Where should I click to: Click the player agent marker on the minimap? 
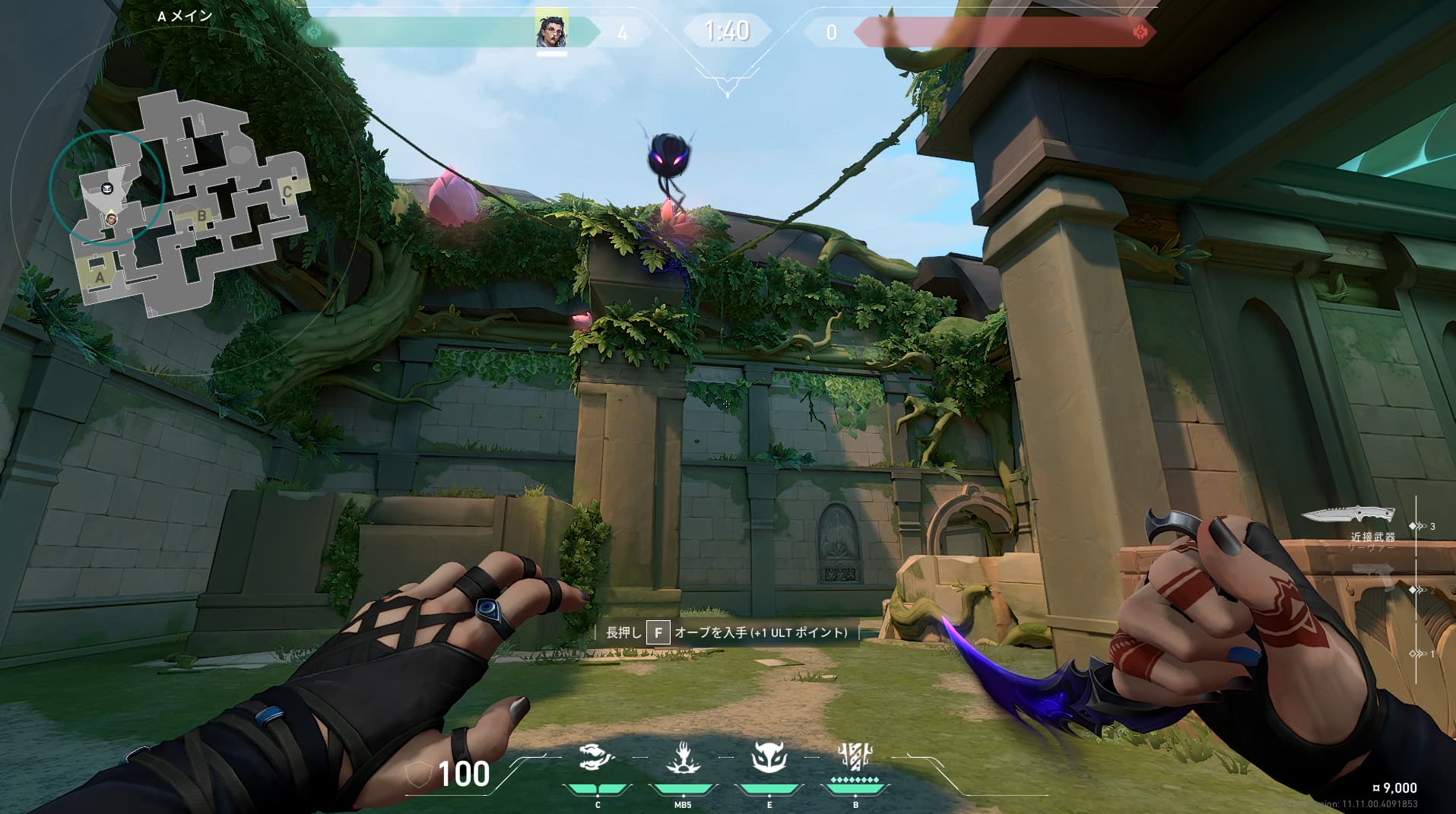(x=112, y=219)
